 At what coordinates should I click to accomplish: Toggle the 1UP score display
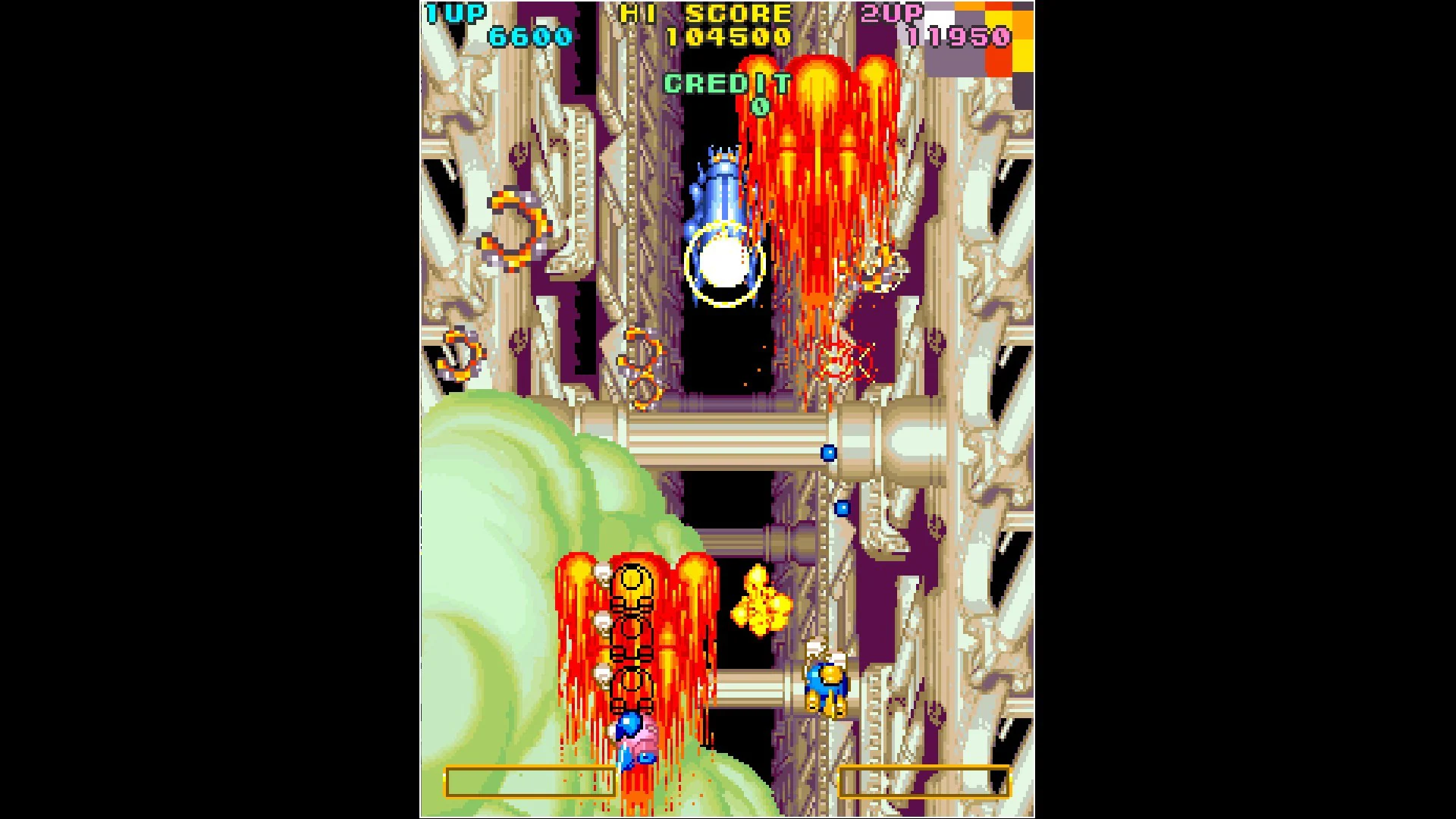(531, 34)
